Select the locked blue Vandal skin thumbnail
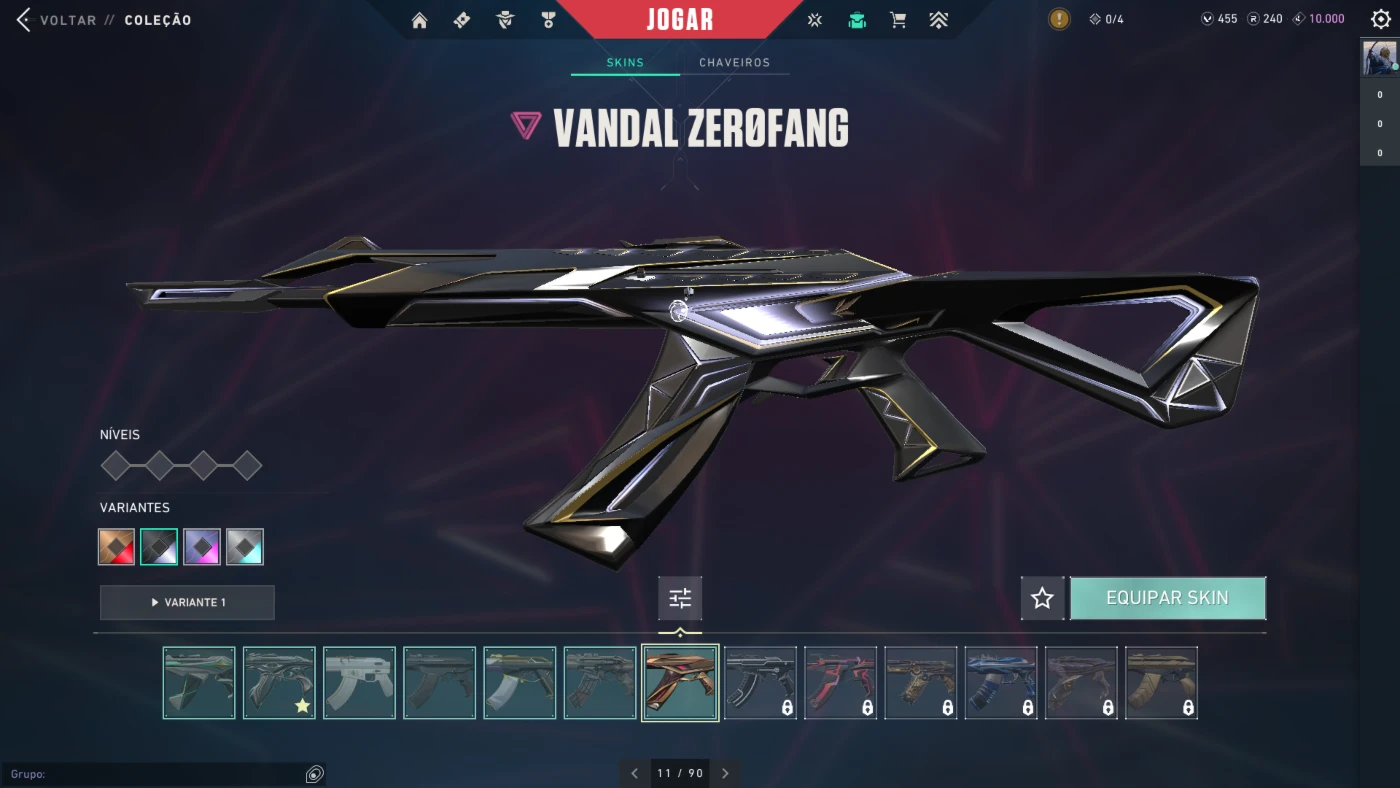 (1001, 683)
